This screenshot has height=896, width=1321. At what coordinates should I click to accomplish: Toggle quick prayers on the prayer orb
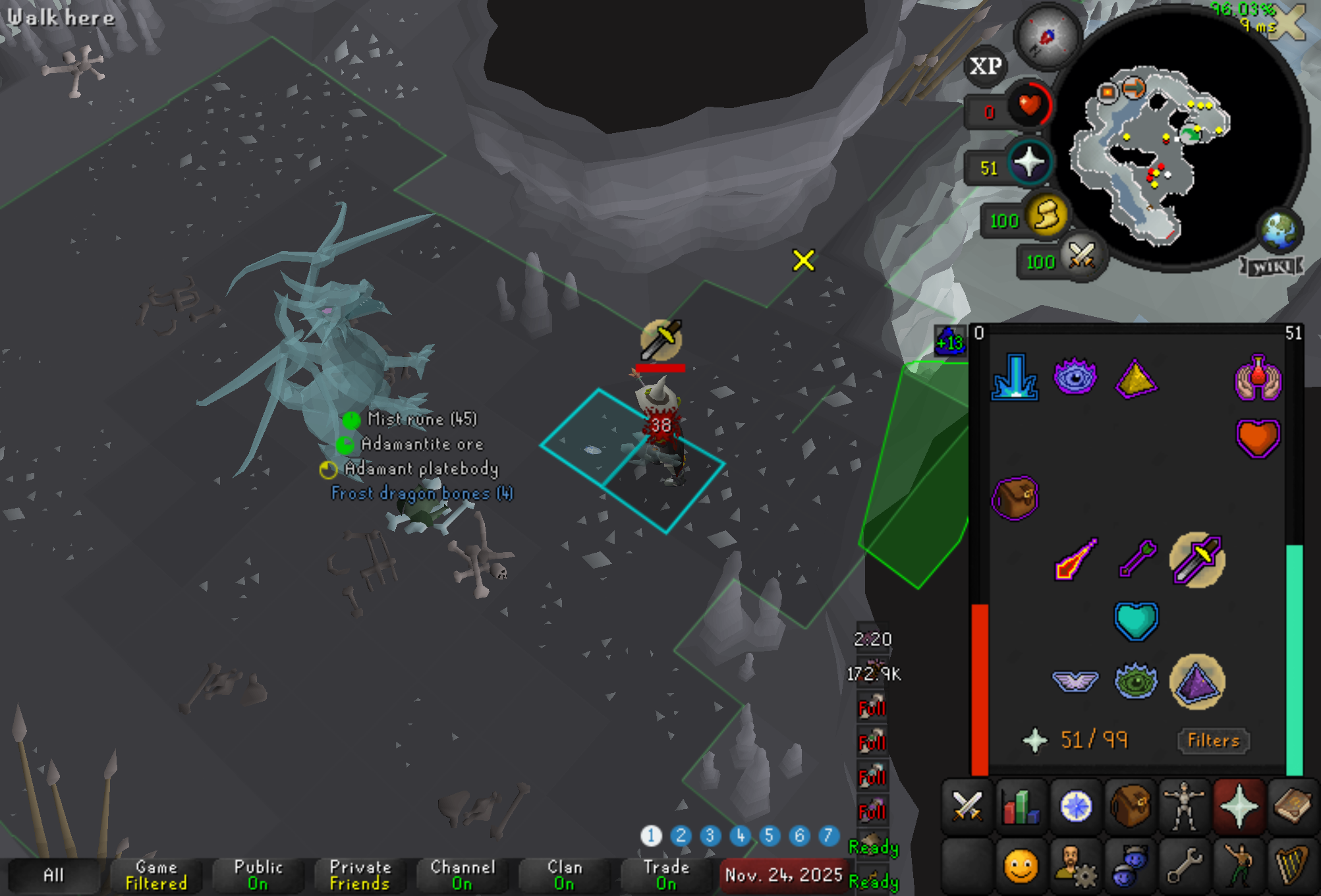[1030, 163]
